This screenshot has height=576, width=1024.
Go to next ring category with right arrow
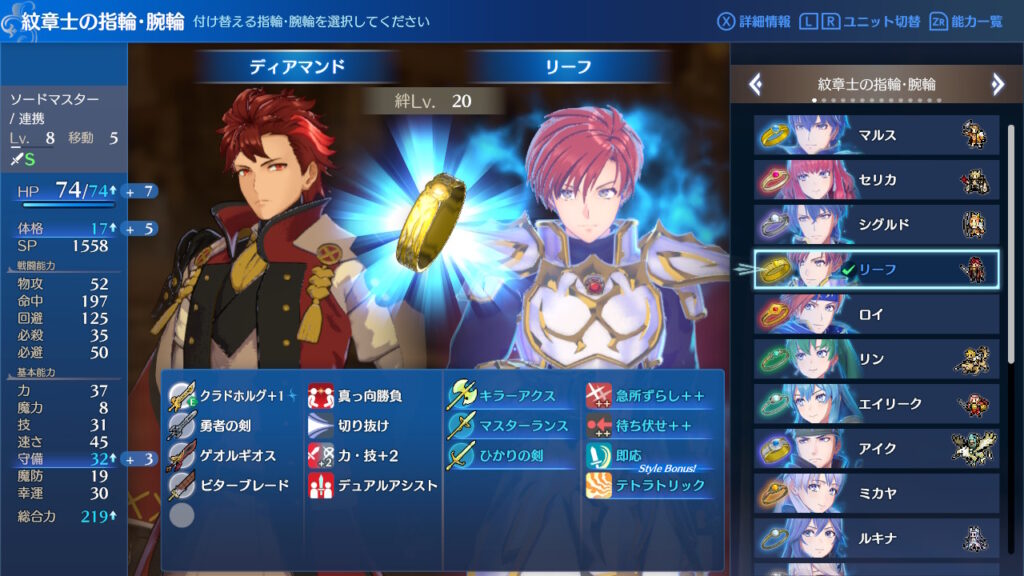click(997, 85)
